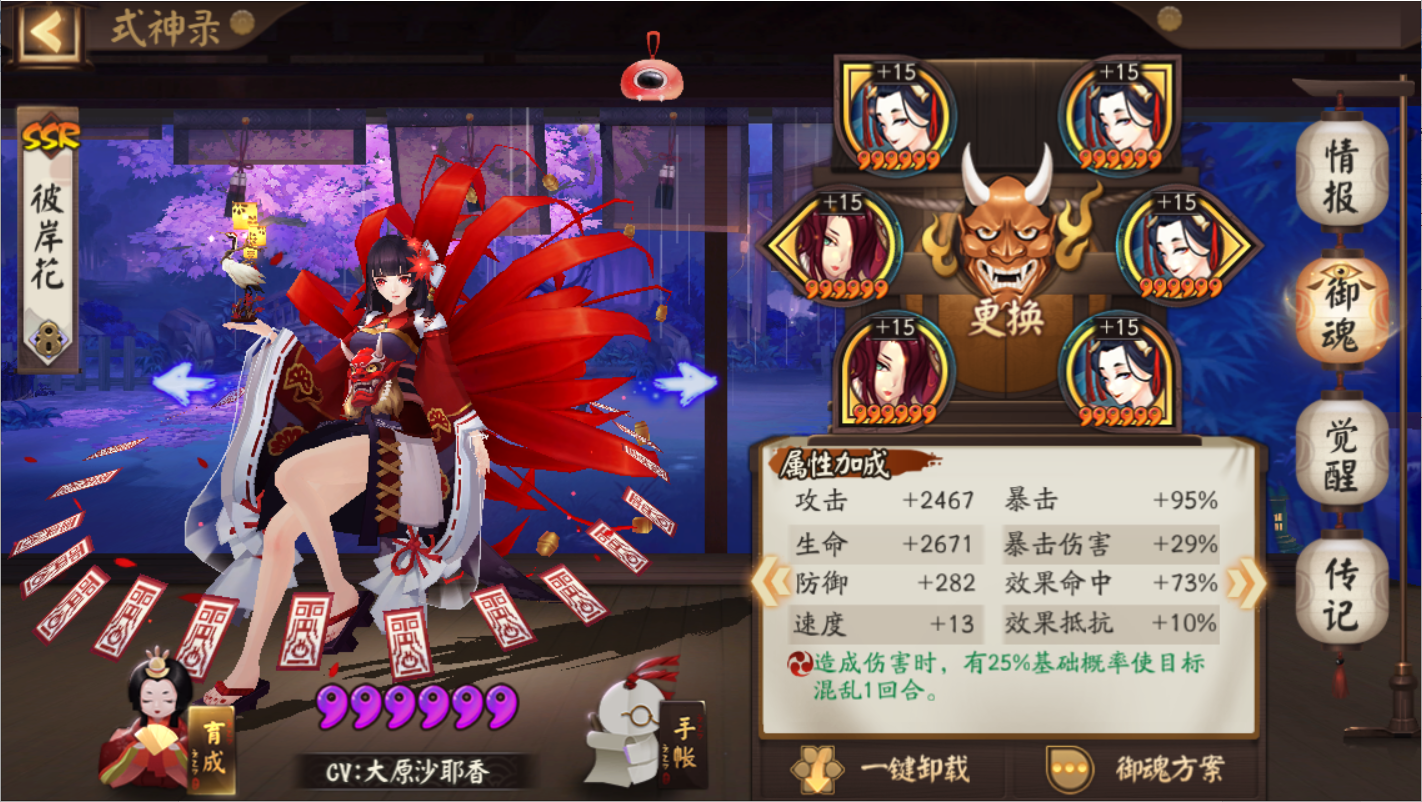
Task: Click the wind chime icon at the top
Action: pyautogui.click(x=650, y=78)
